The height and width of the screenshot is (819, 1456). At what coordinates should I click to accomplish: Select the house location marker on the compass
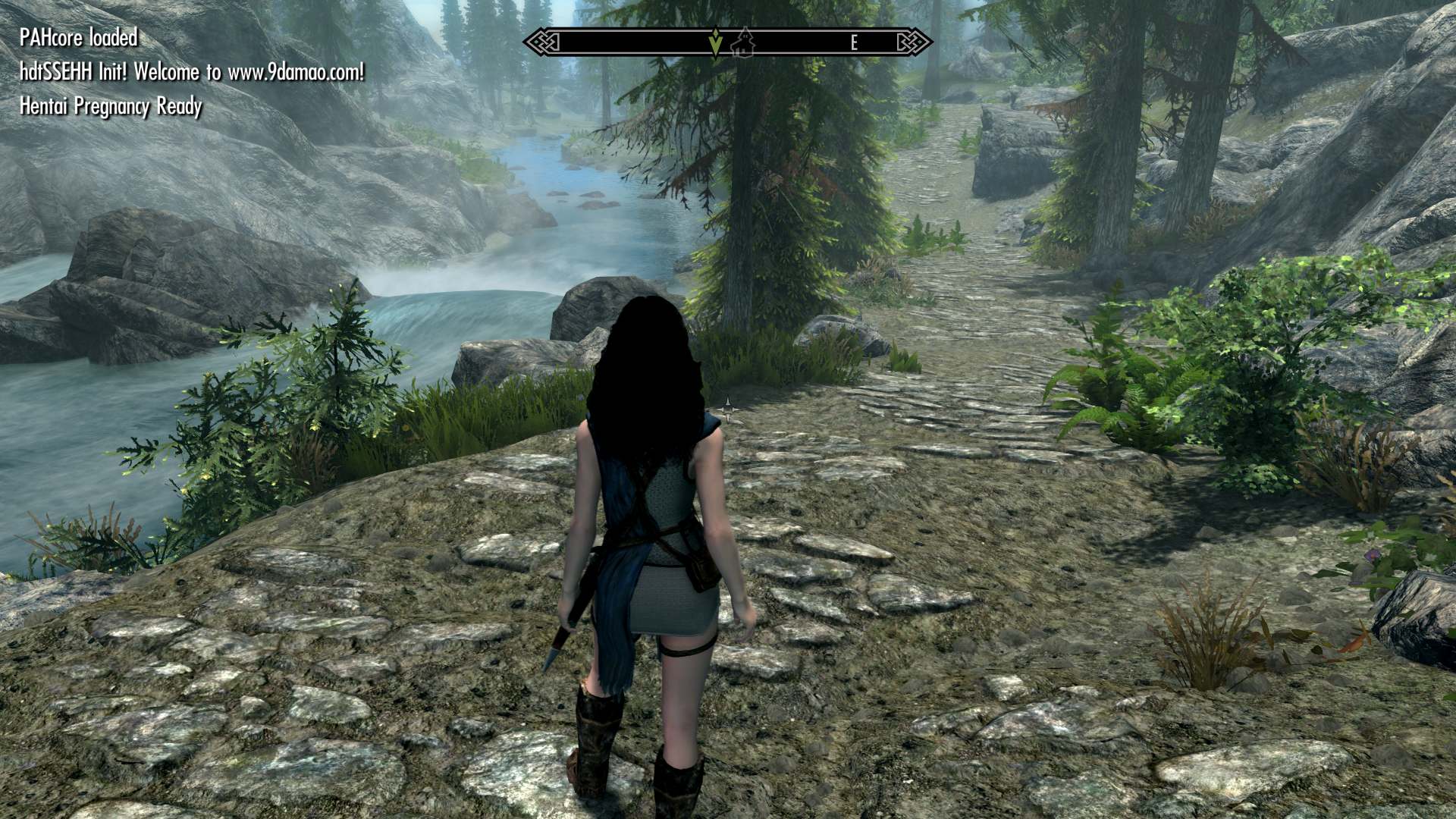pyautogui.click(x=743, y=42)
